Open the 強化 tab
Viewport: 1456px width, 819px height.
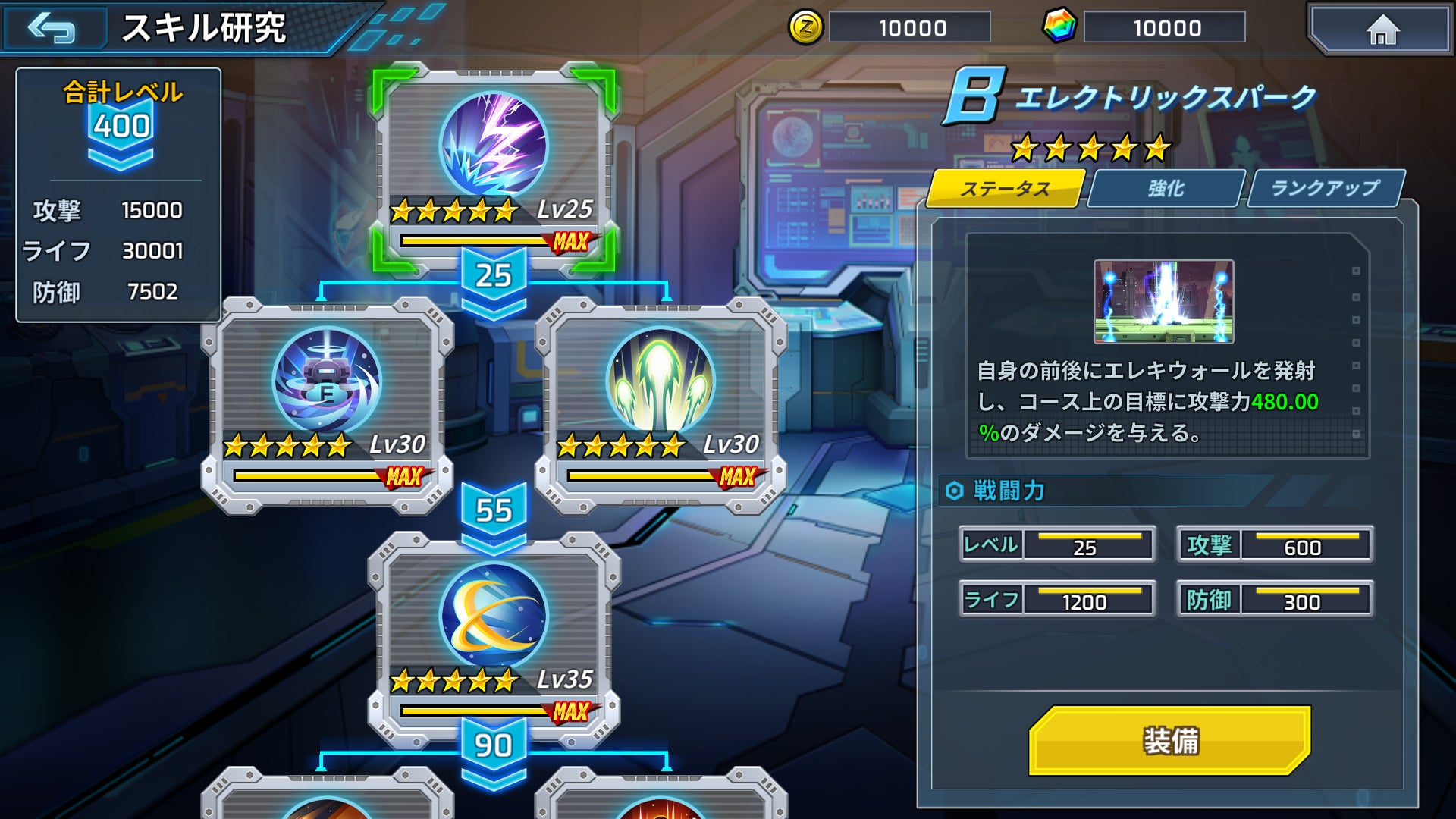click(x=1166, y=189)
